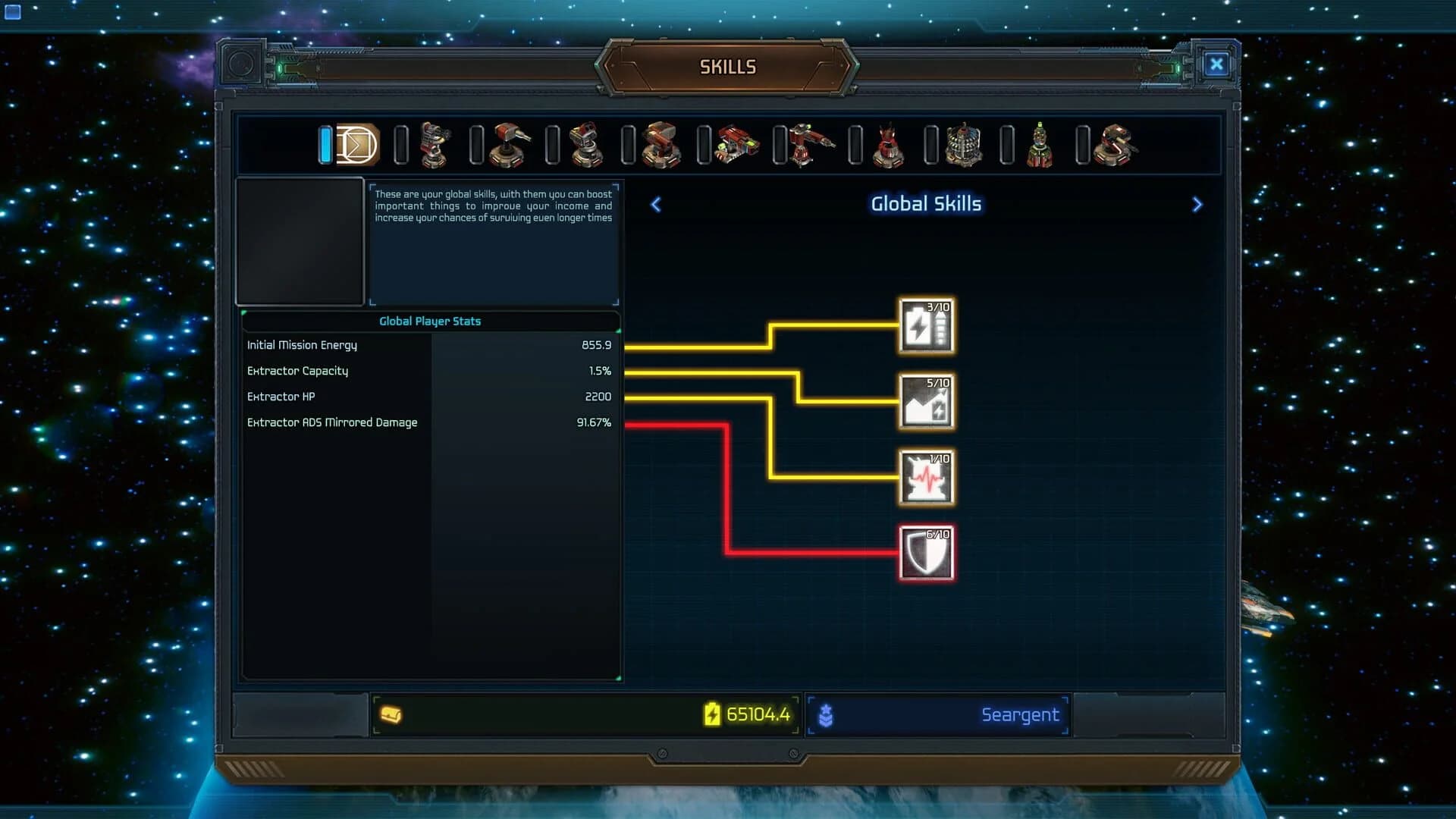Open the Extractor ADS Mirrored Damage shield skill

pos(927,552)
